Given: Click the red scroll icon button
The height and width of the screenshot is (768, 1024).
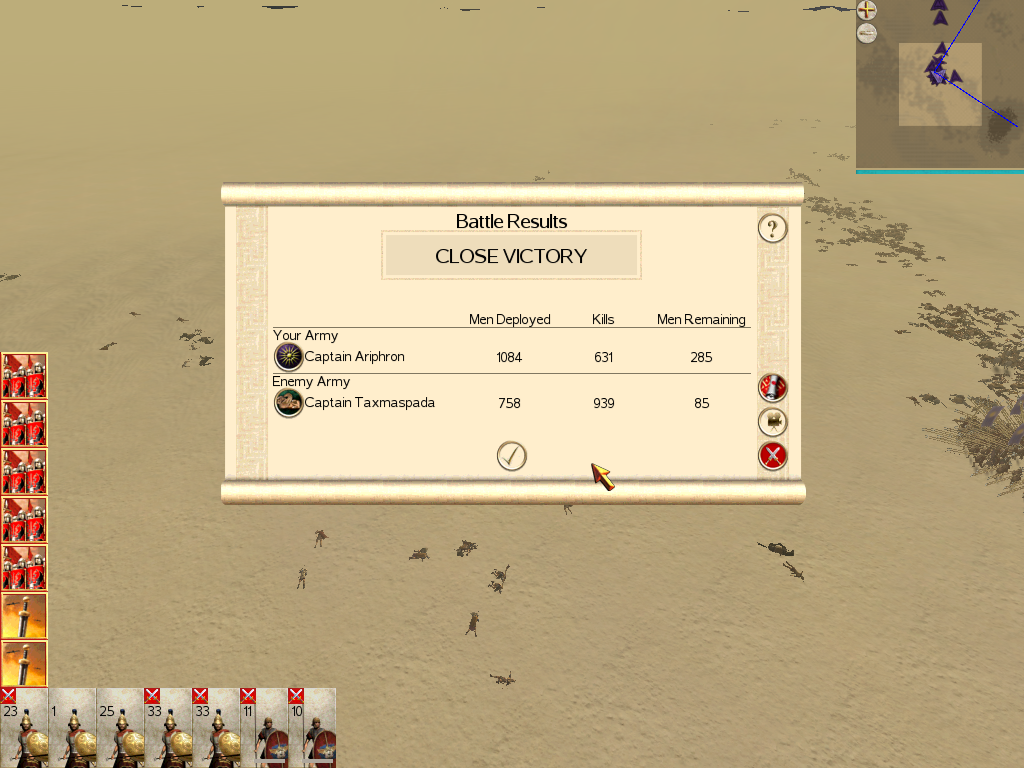Looking at the screenshot, I should click(772, 388).
